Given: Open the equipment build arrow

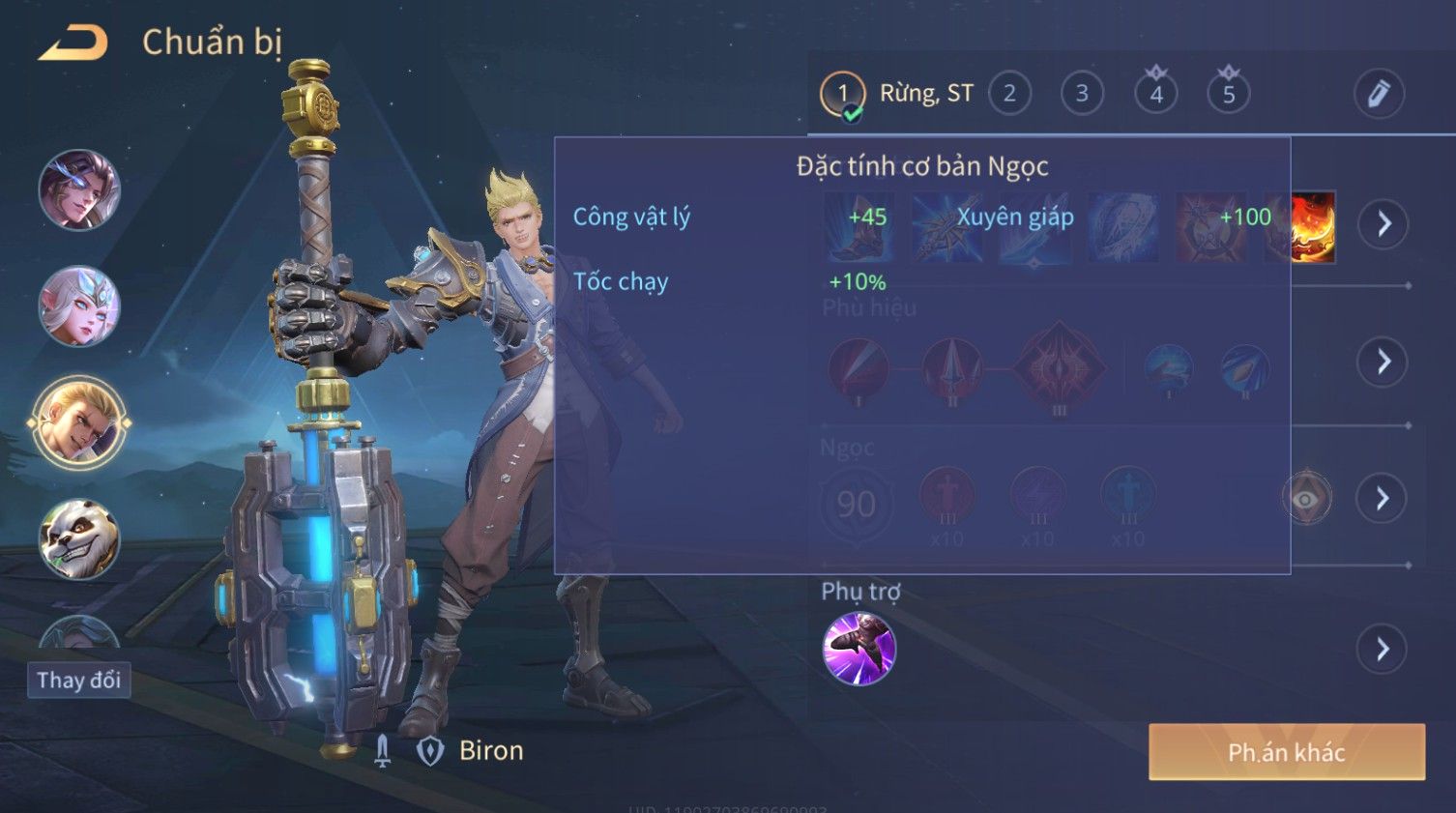Looking at the screenshot, I should [1383, 224].
